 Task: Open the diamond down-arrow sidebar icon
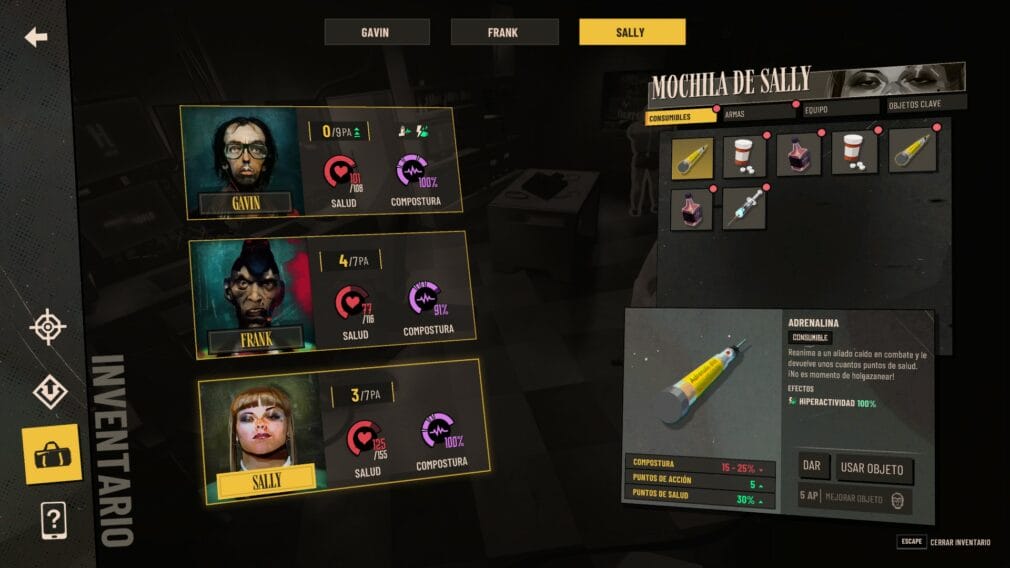tap(49, 391)
